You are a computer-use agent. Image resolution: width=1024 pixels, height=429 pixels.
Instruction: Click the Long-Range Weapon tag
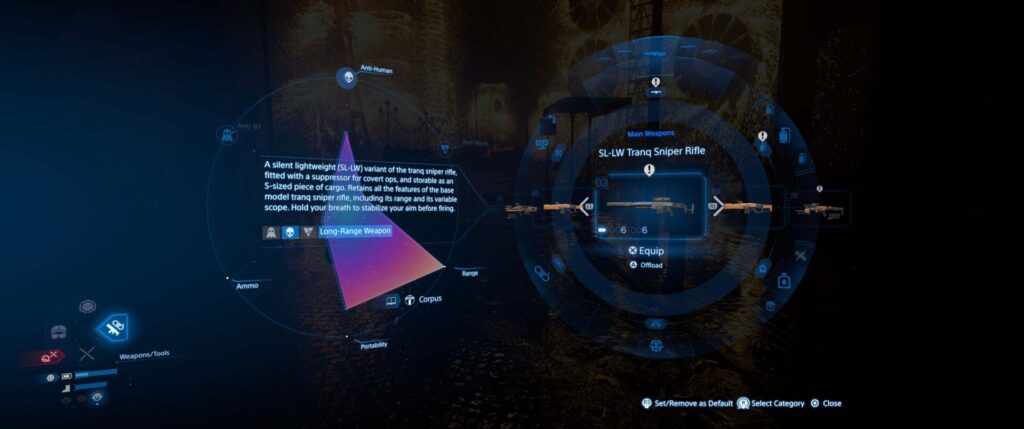click(355, 231)
